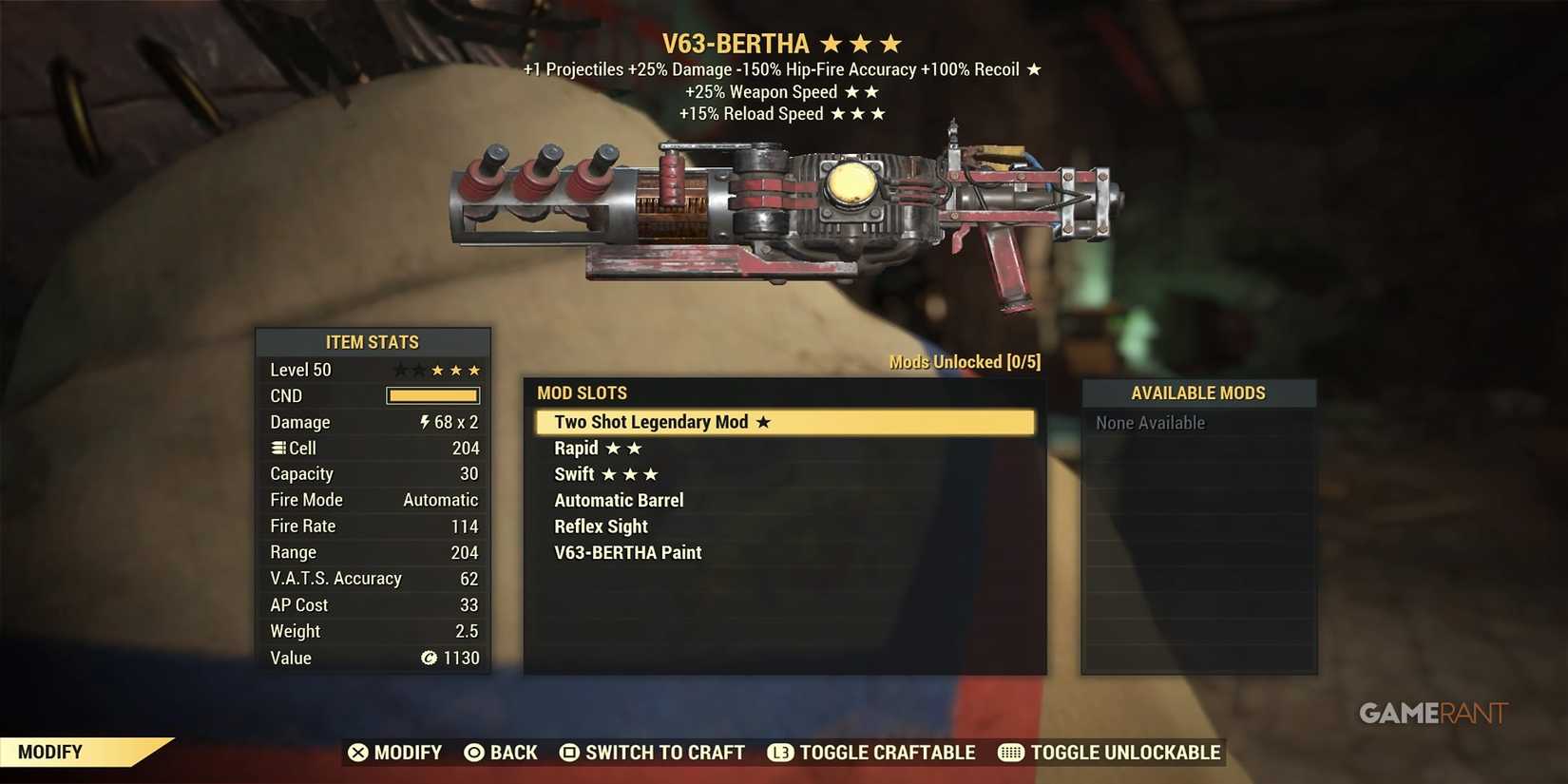Select the Swift mod slot
The width and height of the screenshot is (1568, 784).
574,473
